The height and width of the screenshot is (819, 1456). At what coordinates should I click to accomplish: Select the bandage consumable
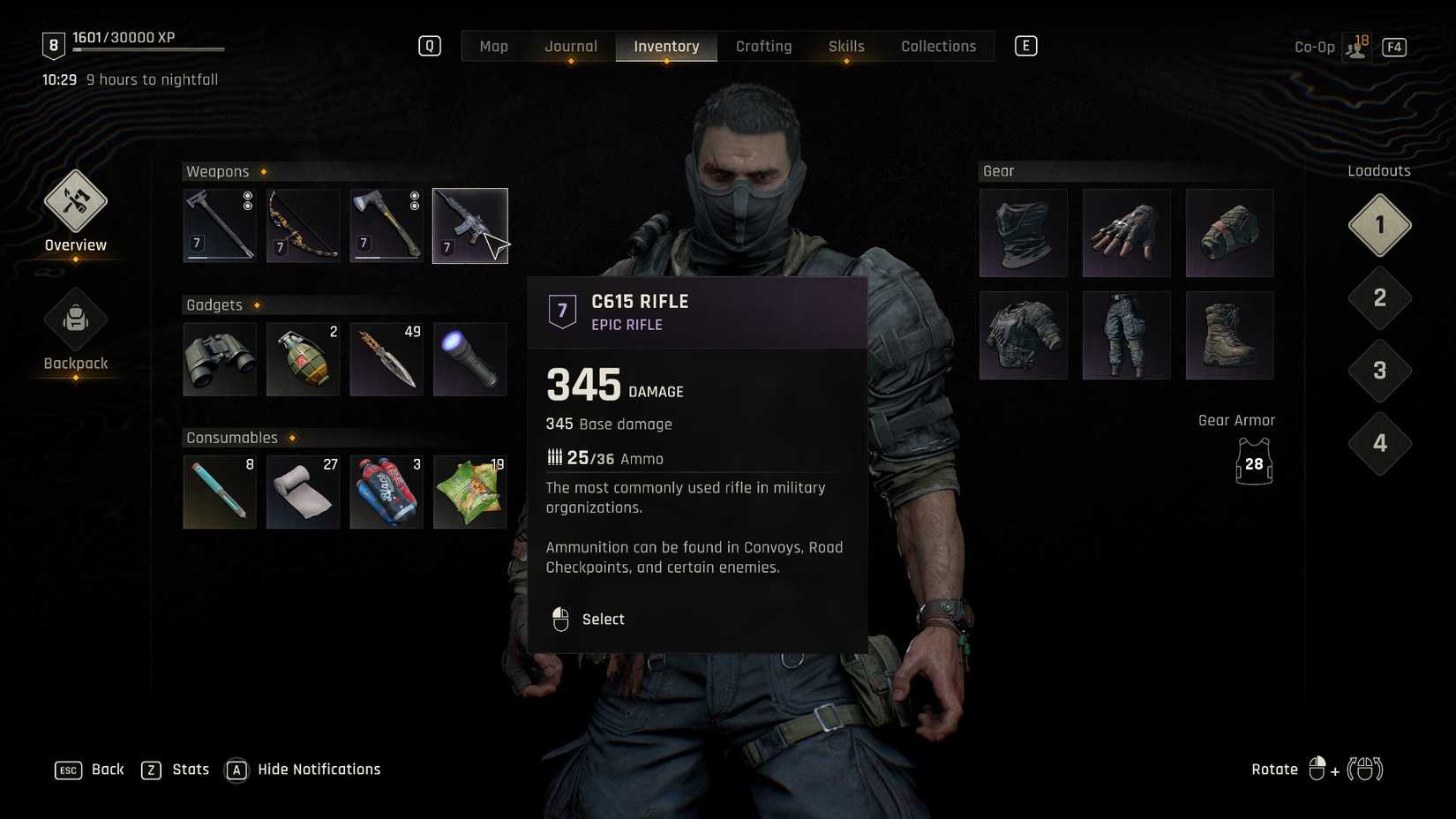pos(303,492)
